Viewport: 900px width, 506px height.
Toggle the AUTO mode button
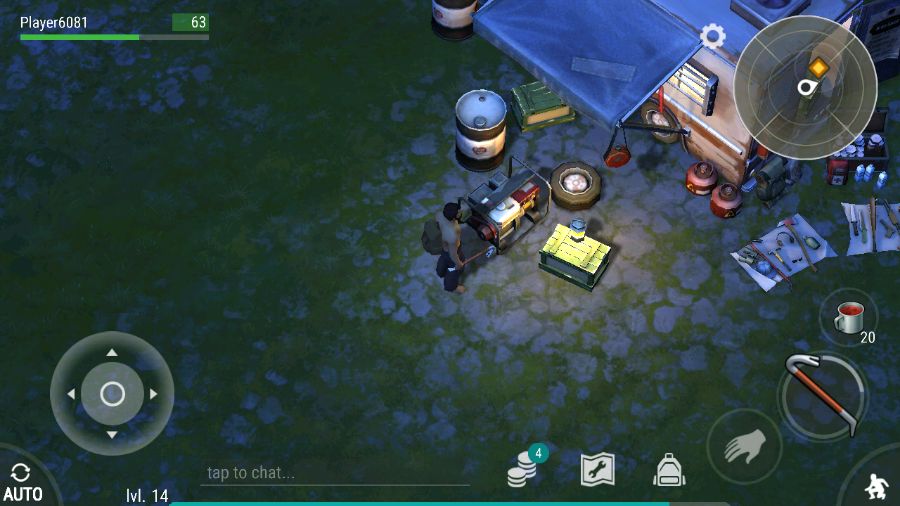22,483
